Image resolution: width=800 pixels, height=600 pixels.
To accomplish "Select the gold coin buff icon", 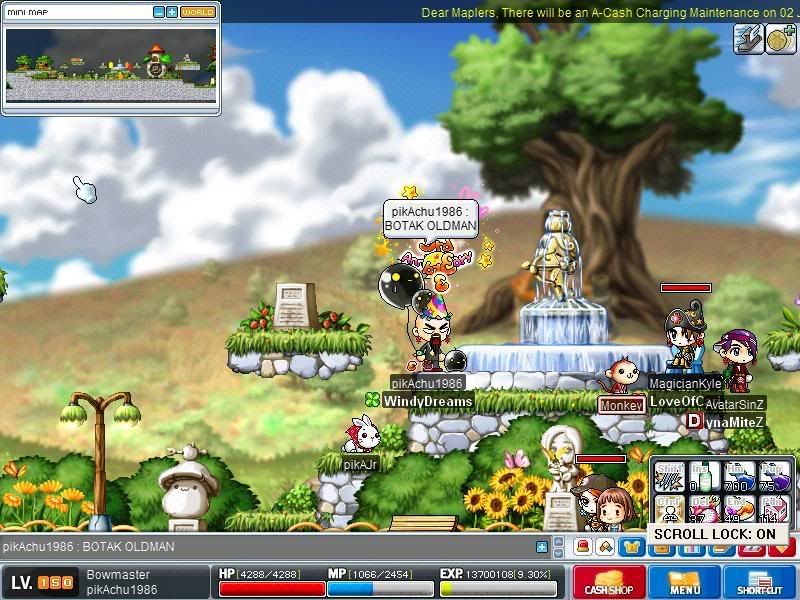I will pyautogui.click(x=780, y=39).
